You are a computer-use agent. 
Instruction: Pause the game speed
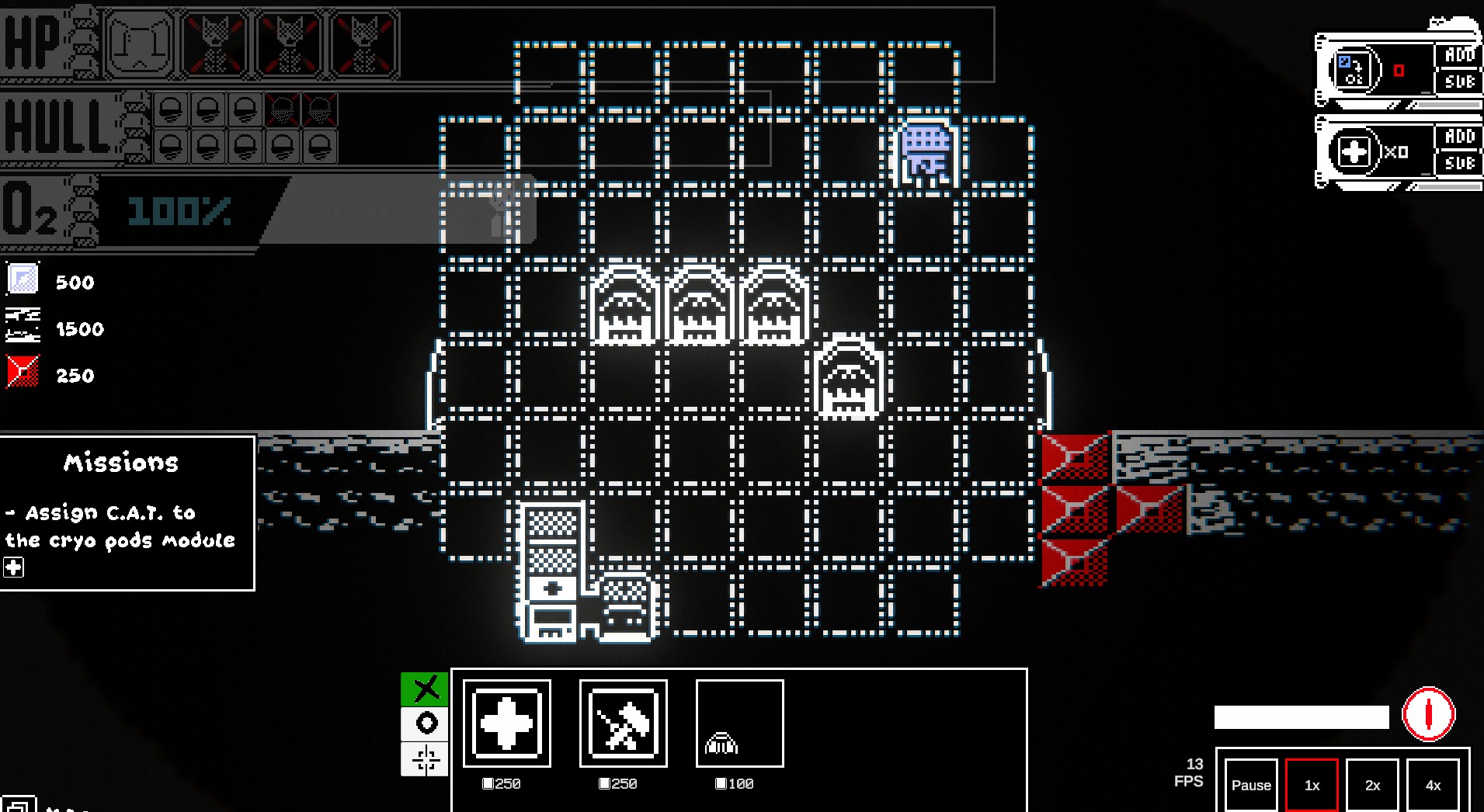tap(1251, 785)
